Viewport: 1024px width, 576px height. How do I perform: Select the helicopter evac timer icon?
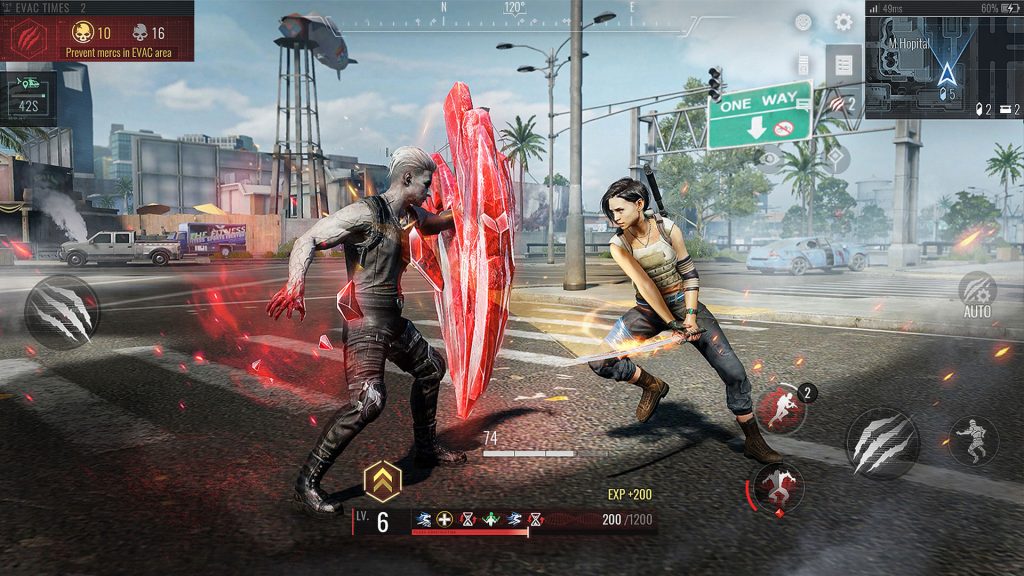27,98
